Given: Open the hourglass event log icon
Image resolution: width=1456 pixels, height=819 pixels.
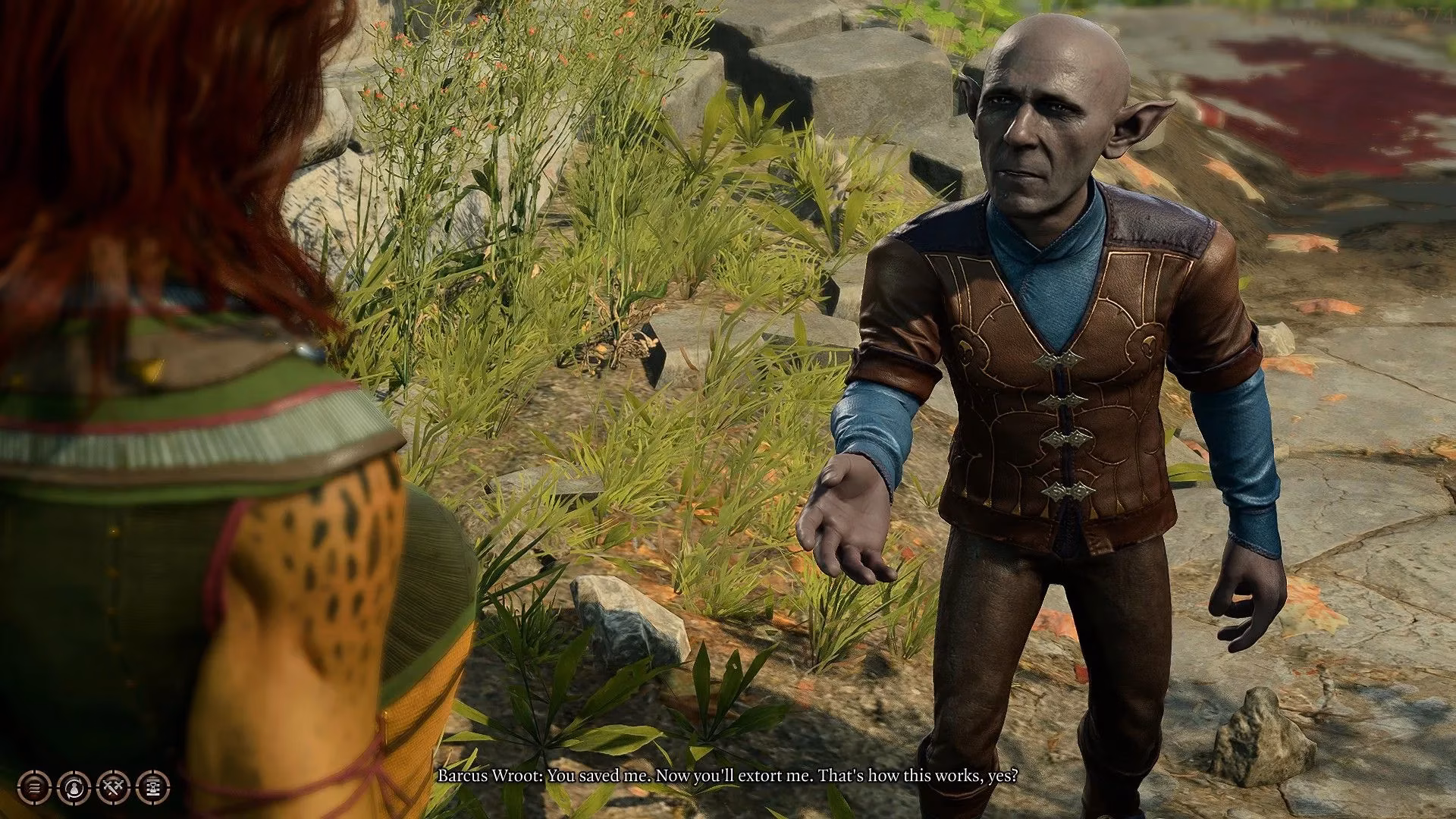Looking at the screenshot, I should click(x=153, y=787).
